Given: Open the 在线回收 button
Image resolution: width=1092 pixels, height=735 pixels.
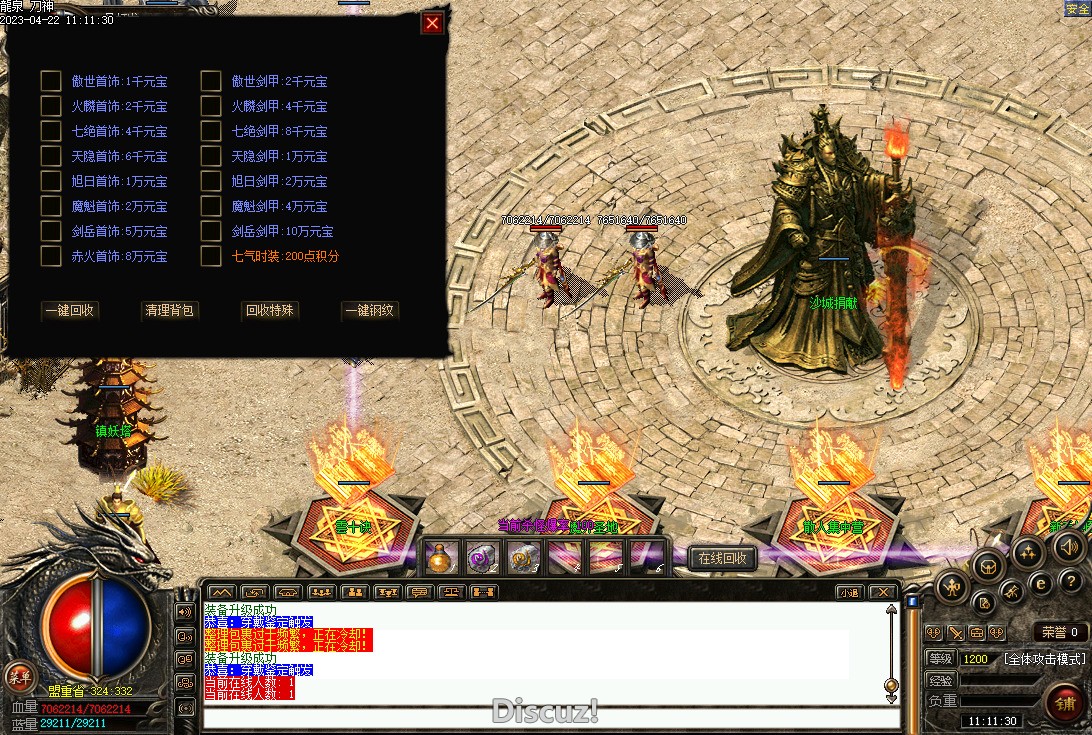Looking at the screenshot, I should point(722,558).
